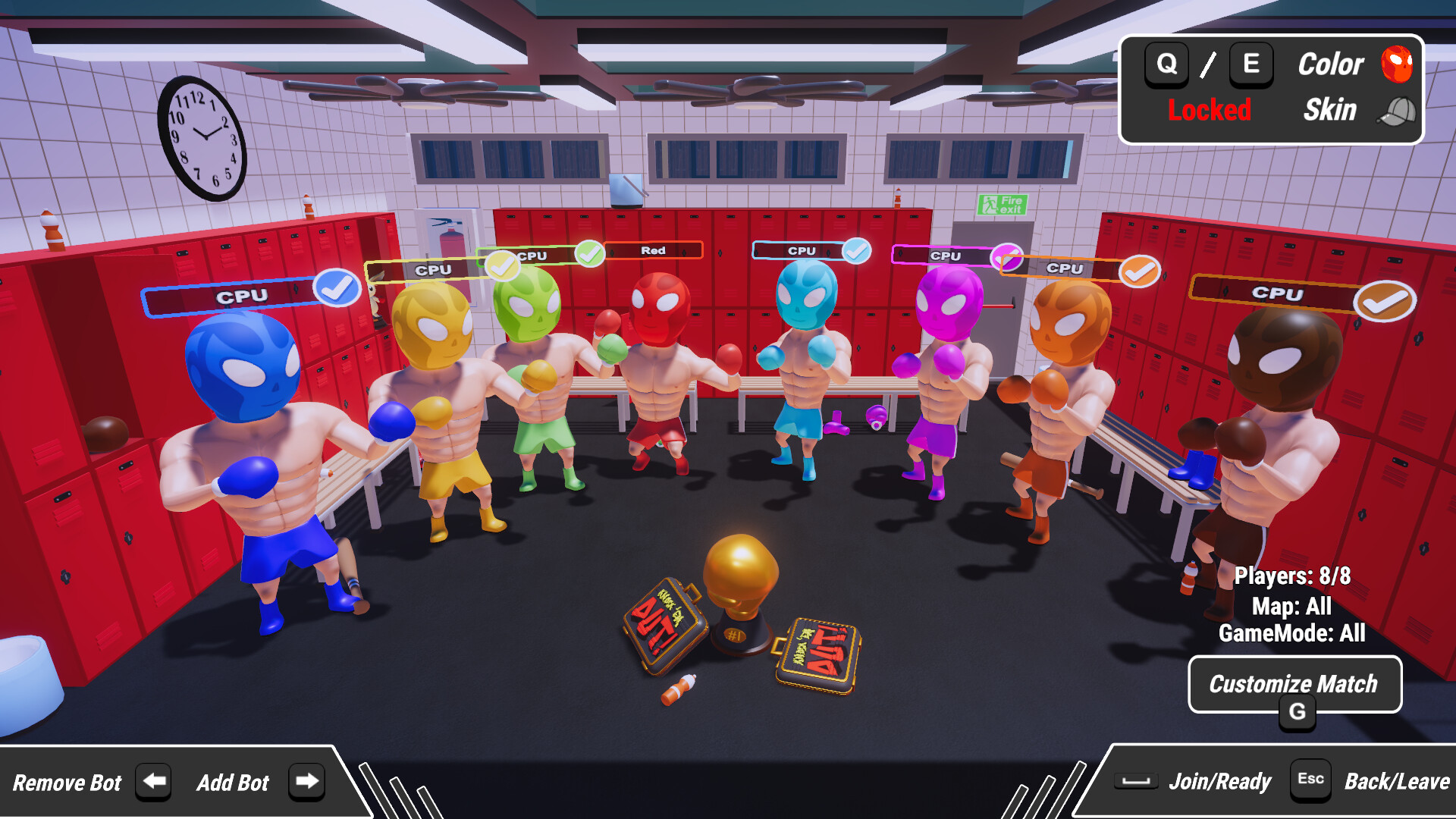This screenshot has width=1456, height=819.
Task: Click the E key icon in the customization panel
Action: [x=1250, y=64]
